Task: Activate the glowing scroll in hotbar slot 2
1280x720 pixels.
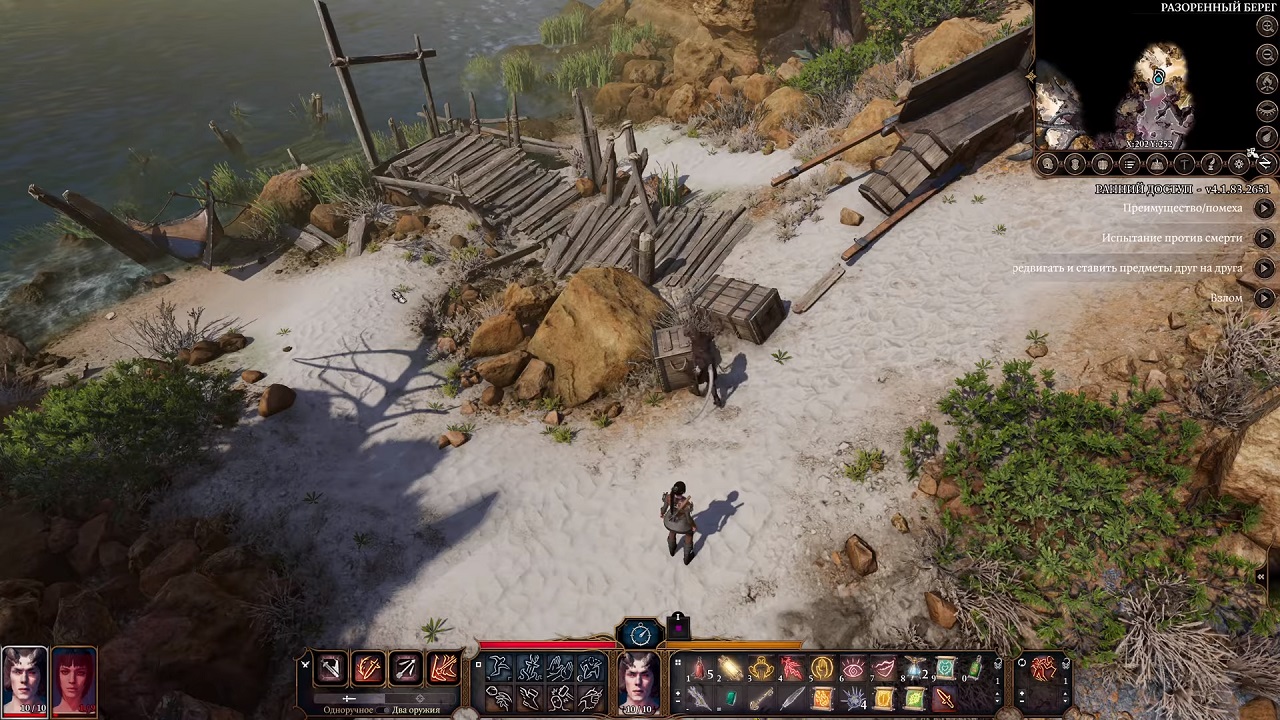Action: [x=731, y=669]
